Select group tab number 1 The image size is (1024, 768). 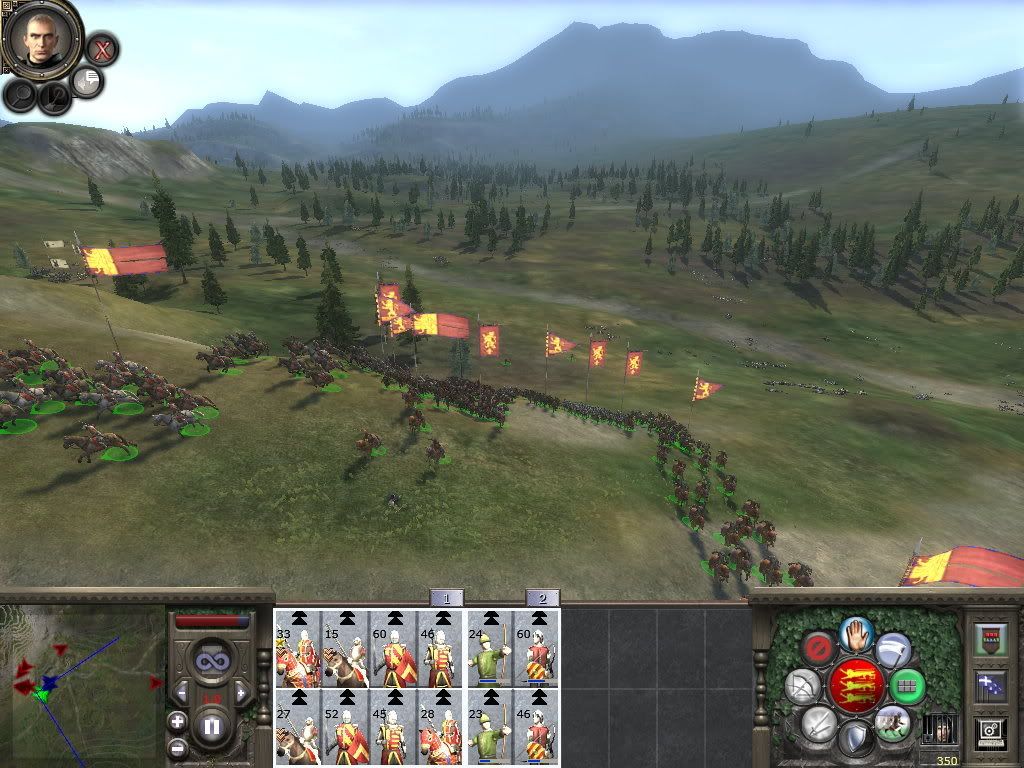(x=446, y=598)
